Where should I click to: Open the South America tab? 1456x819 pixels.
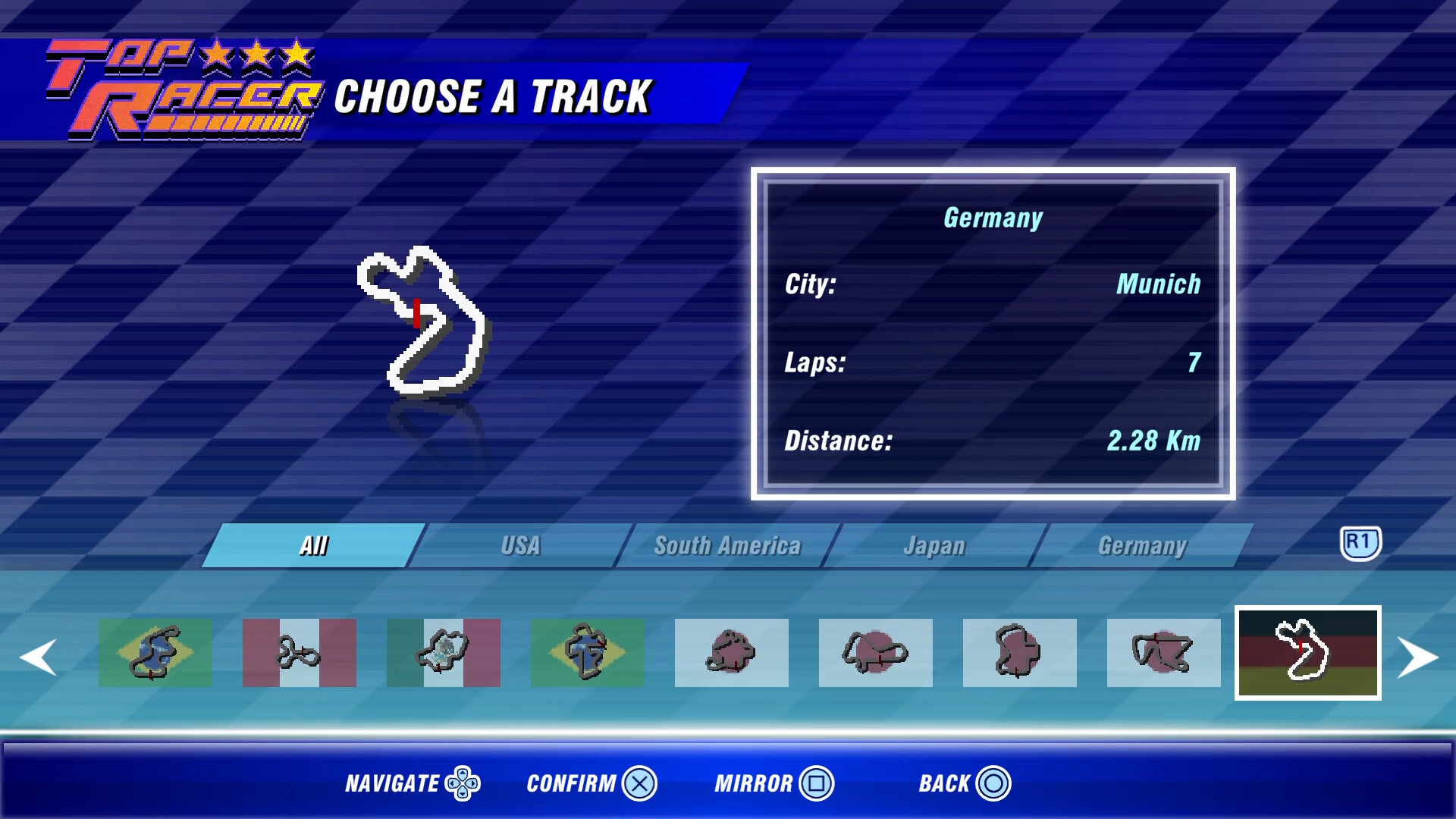click(726, 544)
